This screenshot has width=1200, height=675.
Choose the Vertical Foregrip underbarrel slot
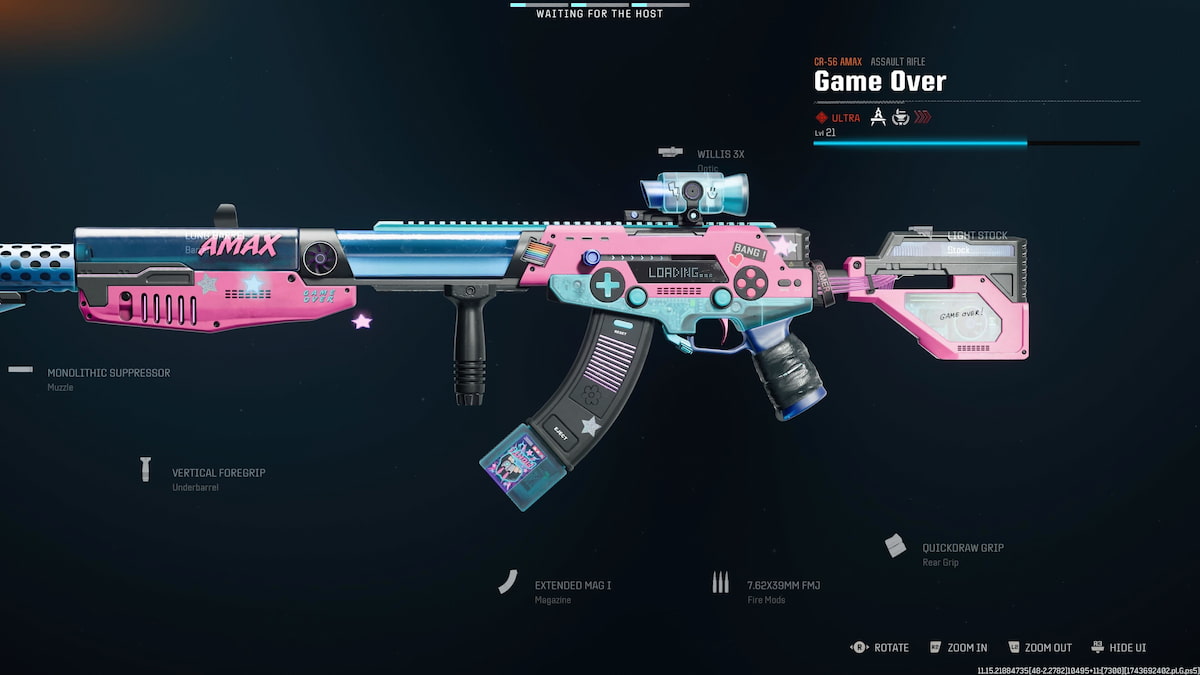pyautogui.click(x=218, y=473)
